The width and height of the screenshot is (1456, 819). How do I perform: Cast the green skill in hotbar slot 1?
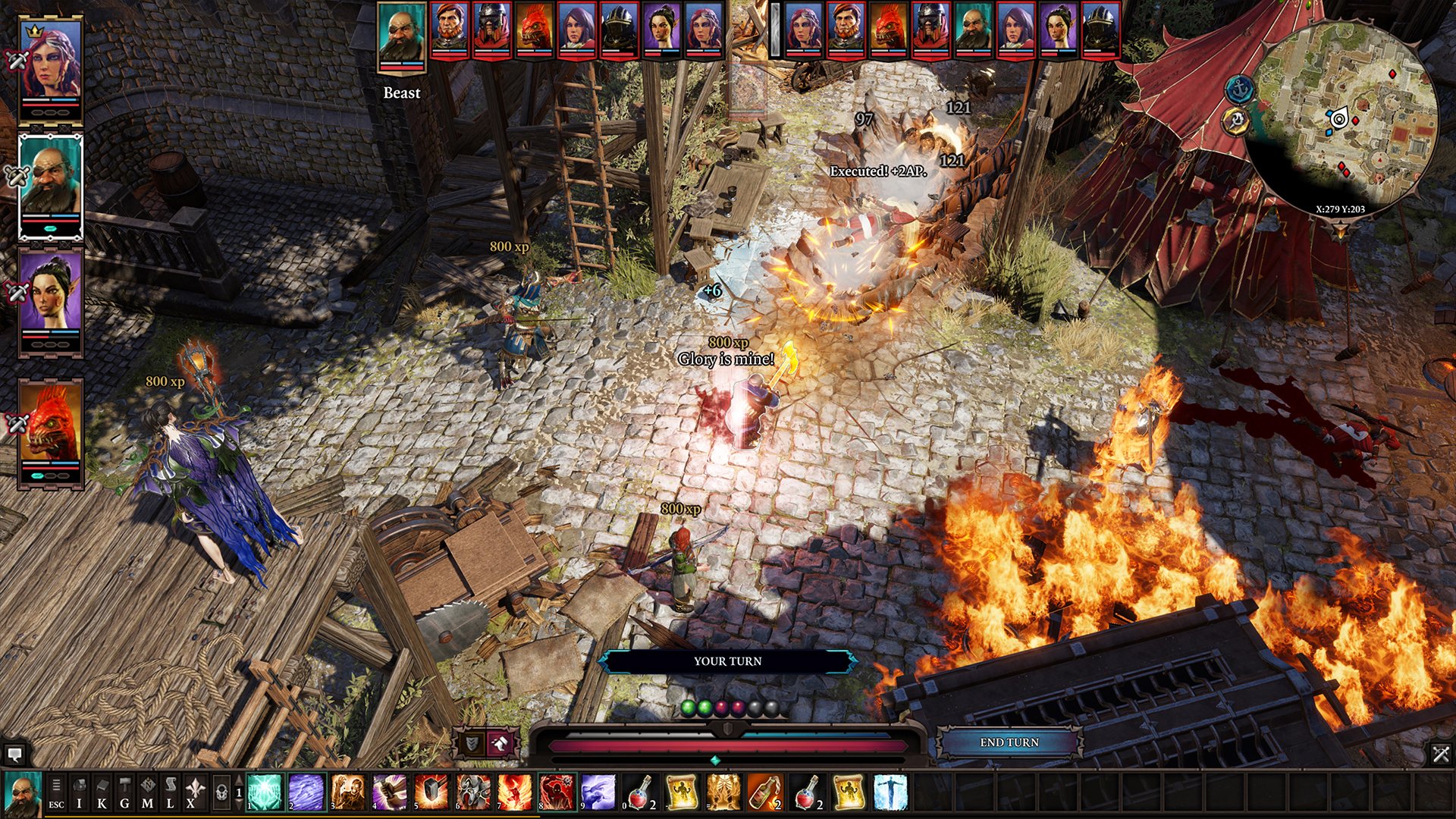[x=265, y=792]
